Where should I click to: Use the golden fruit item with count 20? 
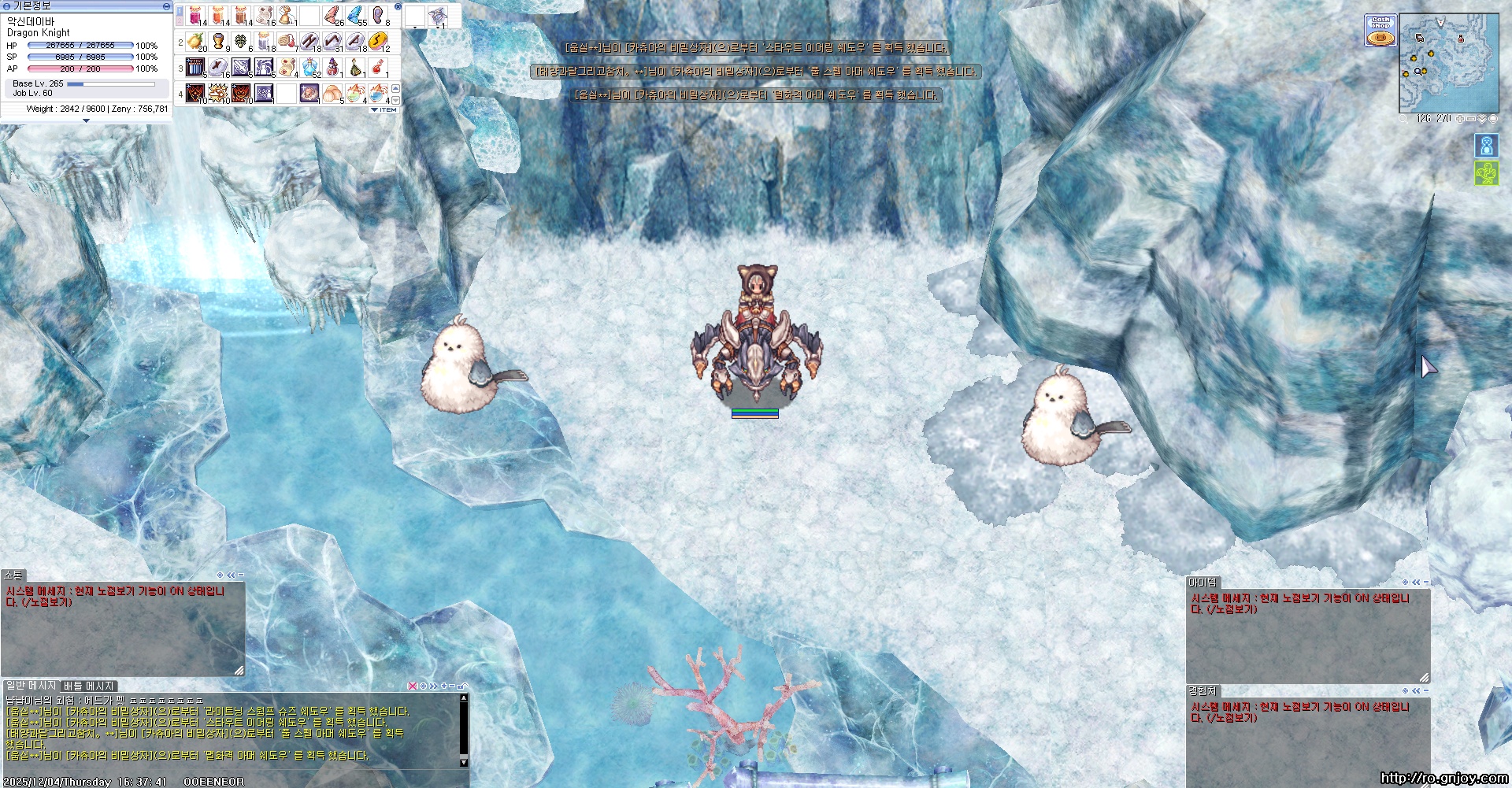click(x=195, y=42)
